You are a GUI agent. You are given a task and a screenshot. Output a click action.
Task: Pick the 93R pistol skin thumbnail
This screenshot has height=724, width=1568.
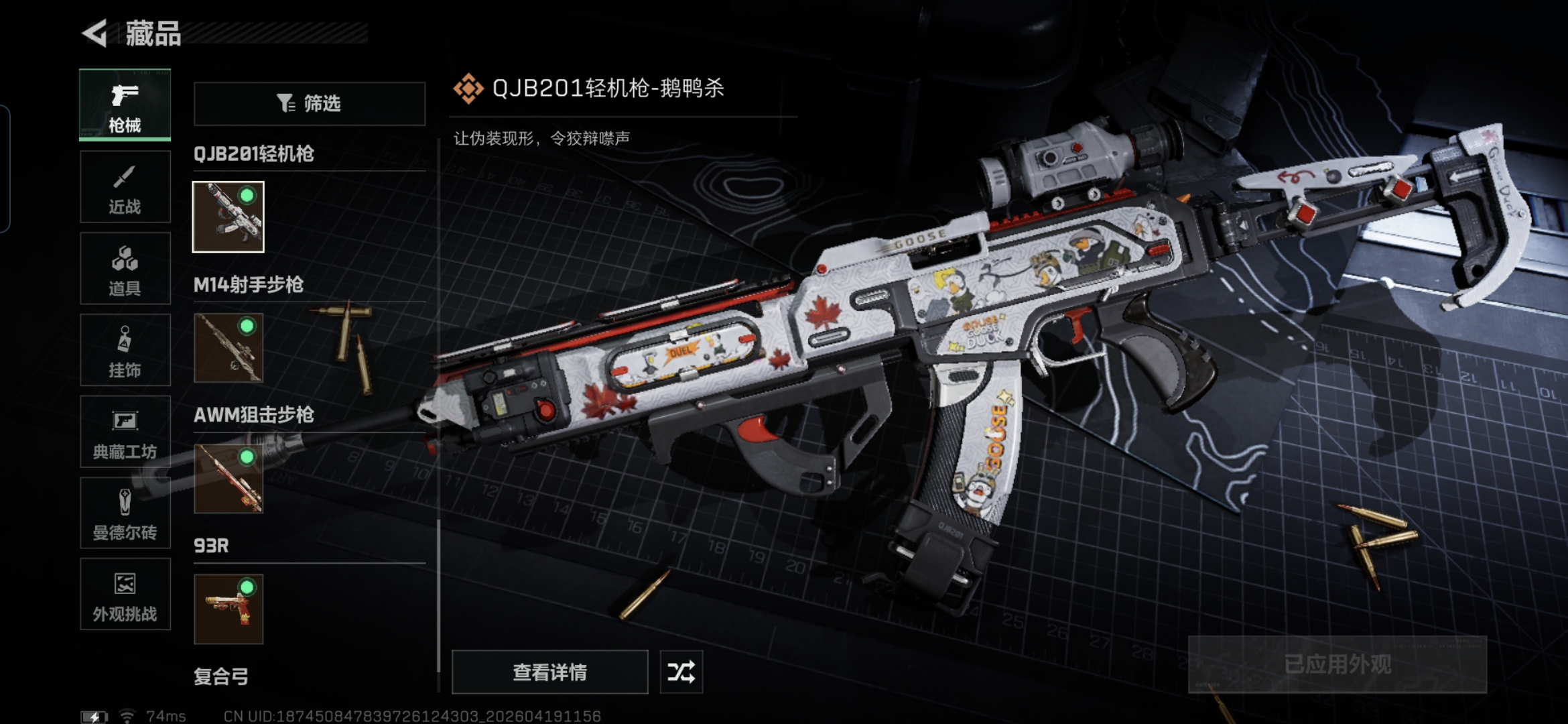coord(228,609)
